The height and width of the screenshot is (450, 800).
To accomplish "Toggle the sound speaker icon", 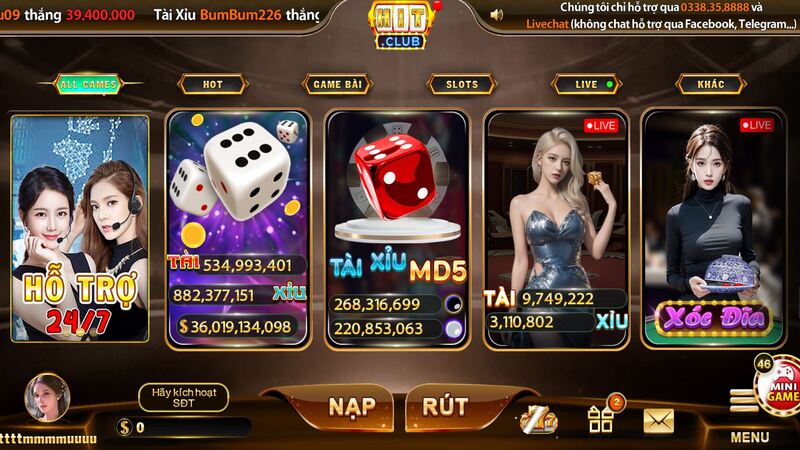I will tap(497, 15).
